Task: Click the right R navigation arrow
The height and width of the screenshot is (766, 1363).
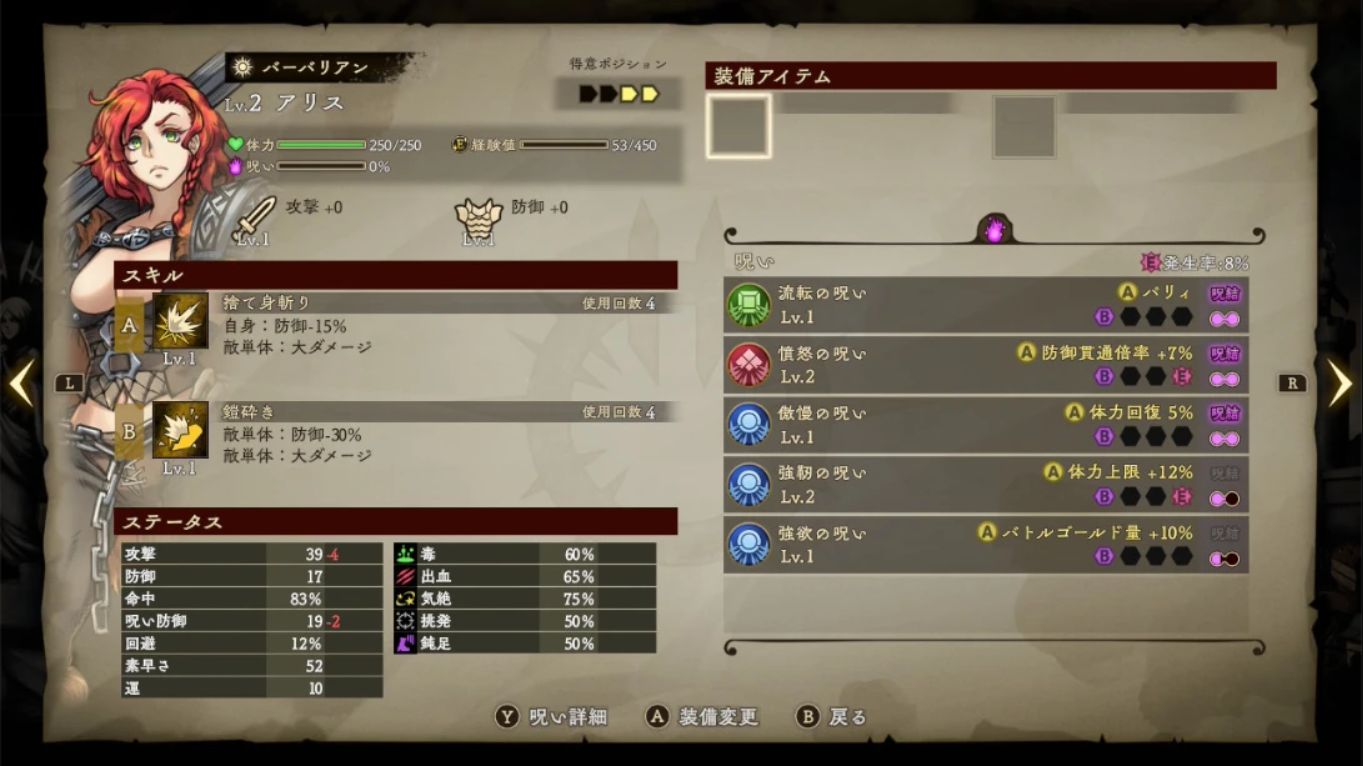Action: [x=1340, y=382]
